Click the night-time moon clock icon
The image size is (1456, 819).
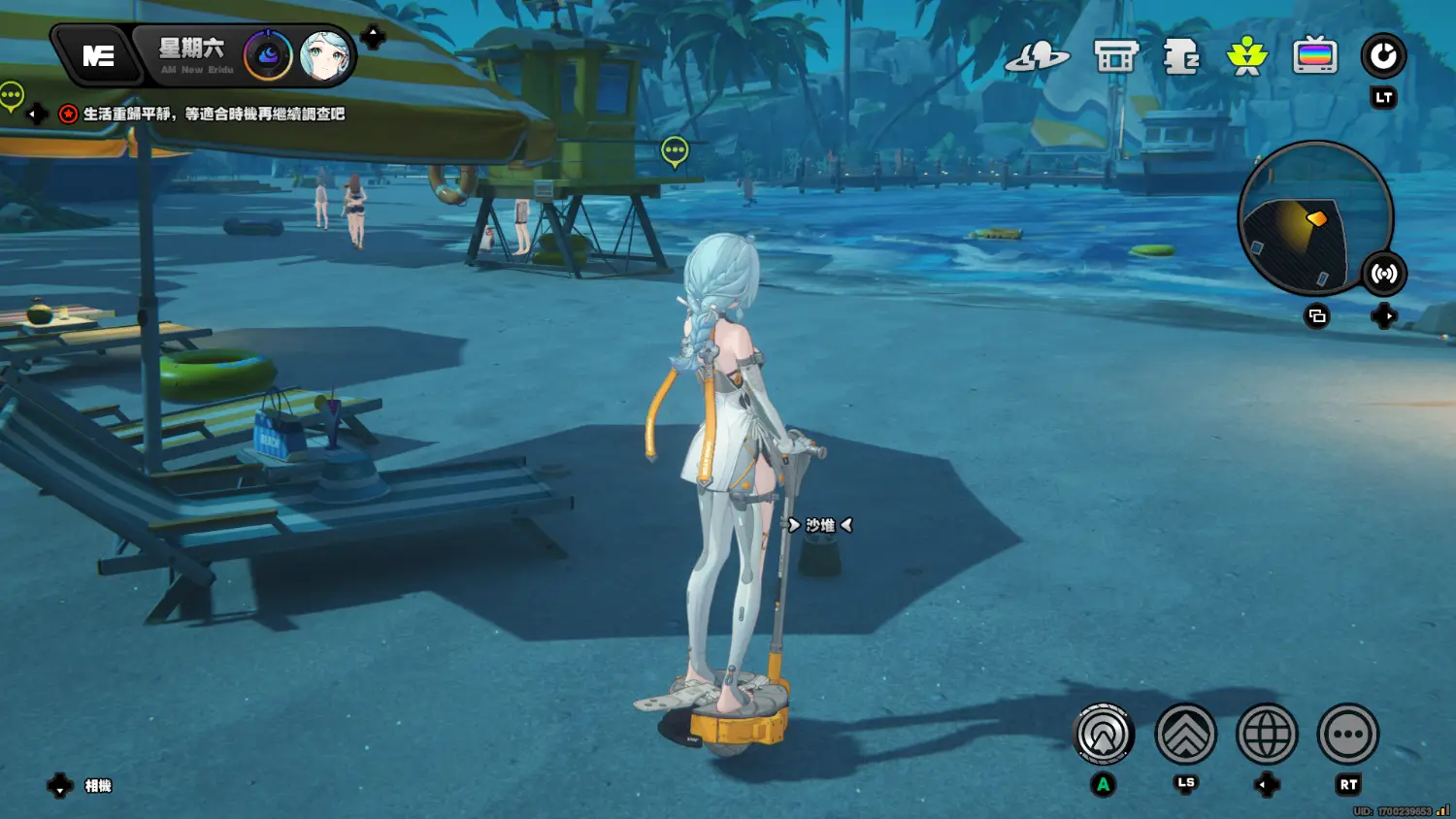(268, 56)
